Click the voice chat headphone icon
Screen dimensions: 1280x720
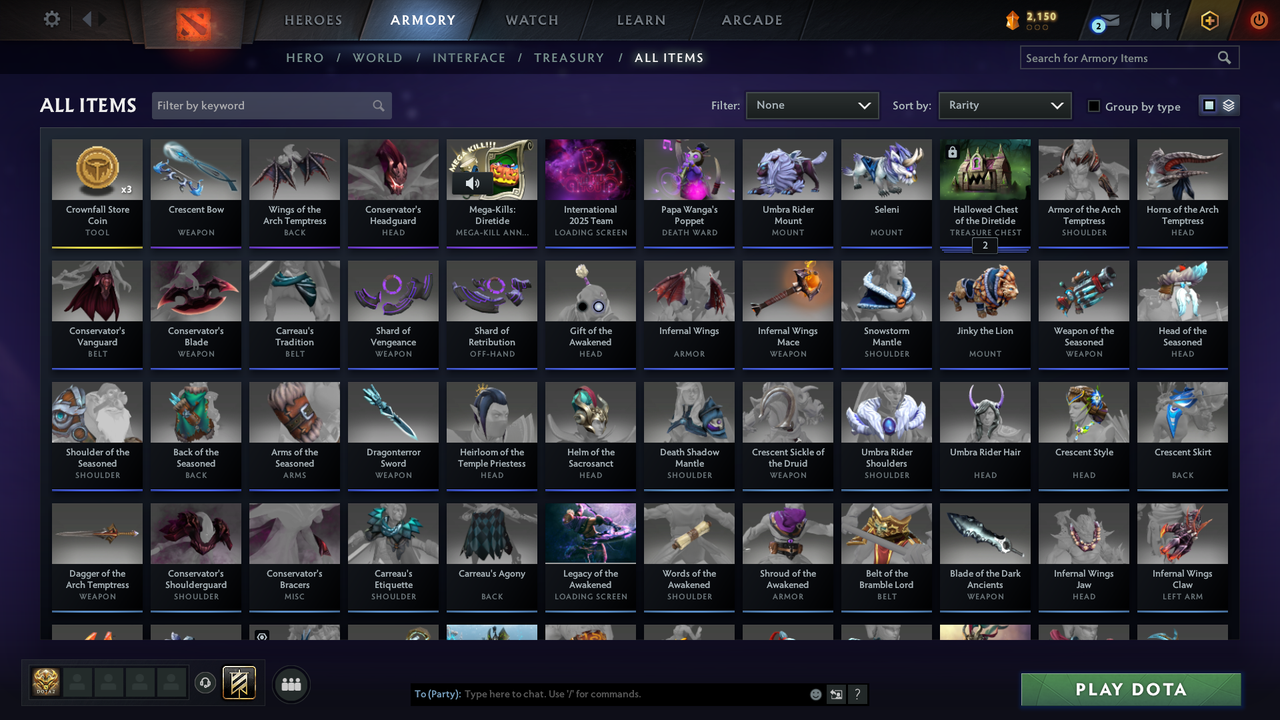pos(206,683)
